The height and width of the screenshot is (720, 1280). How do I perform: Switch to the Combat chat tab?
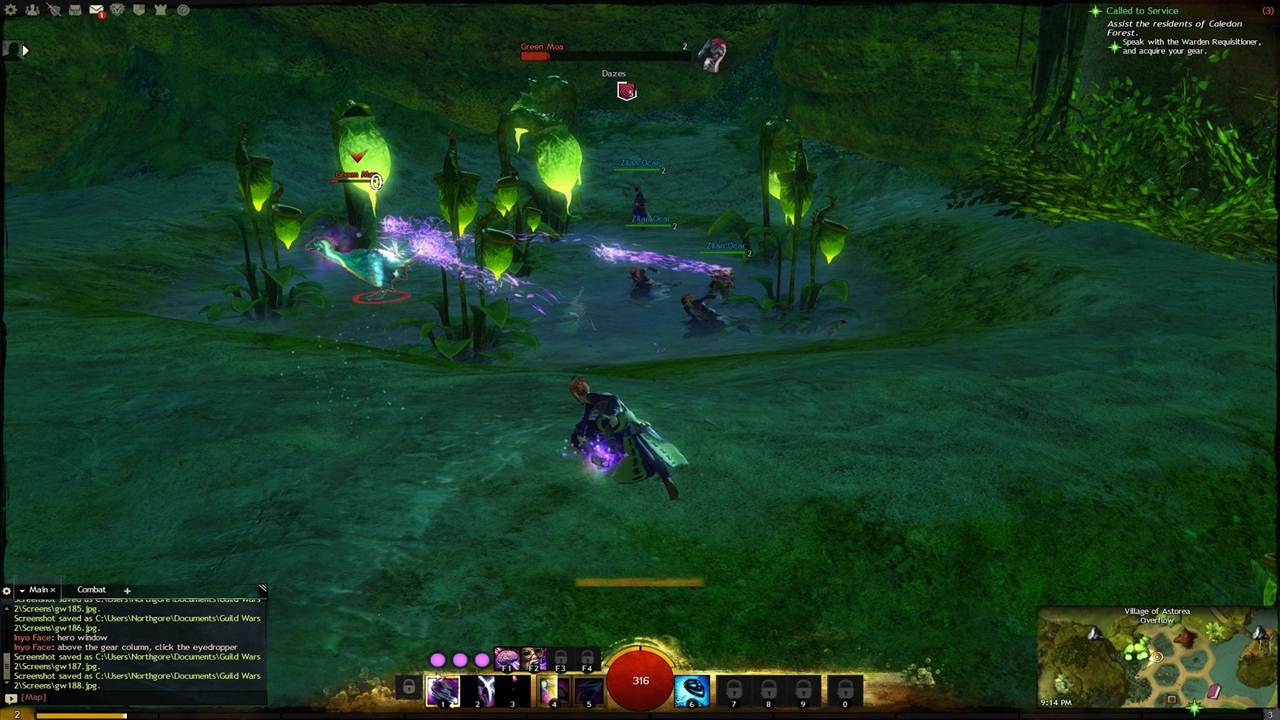coord(91,590)
